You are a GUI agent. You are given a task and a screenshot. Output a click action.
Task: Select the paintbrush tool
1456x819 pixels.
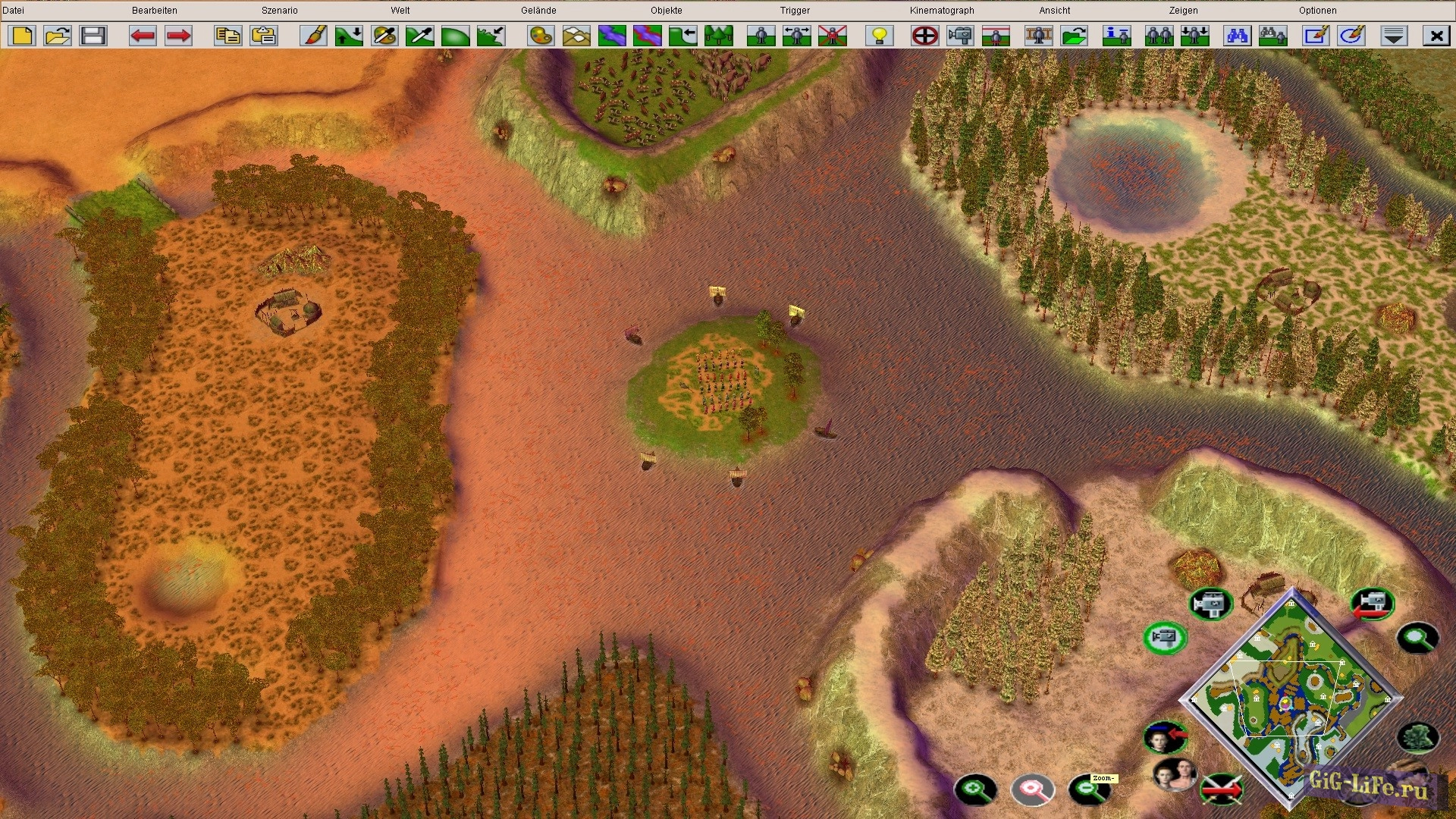[x=313, y=36]
